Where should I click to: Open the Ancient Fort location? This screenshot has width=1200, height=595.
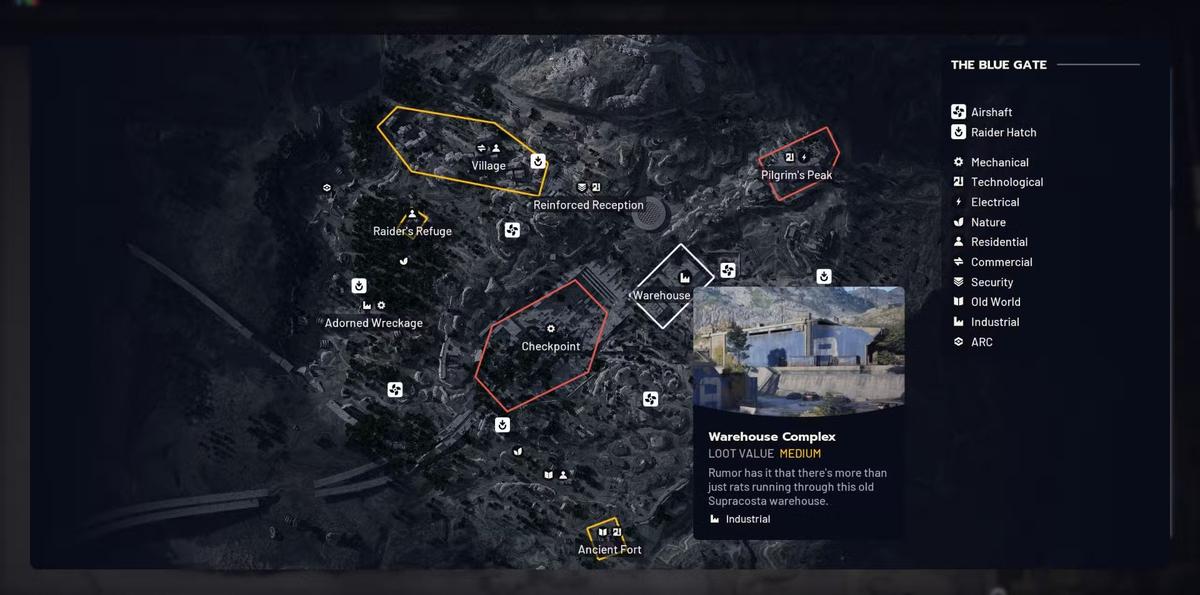(x=609, y=549)
